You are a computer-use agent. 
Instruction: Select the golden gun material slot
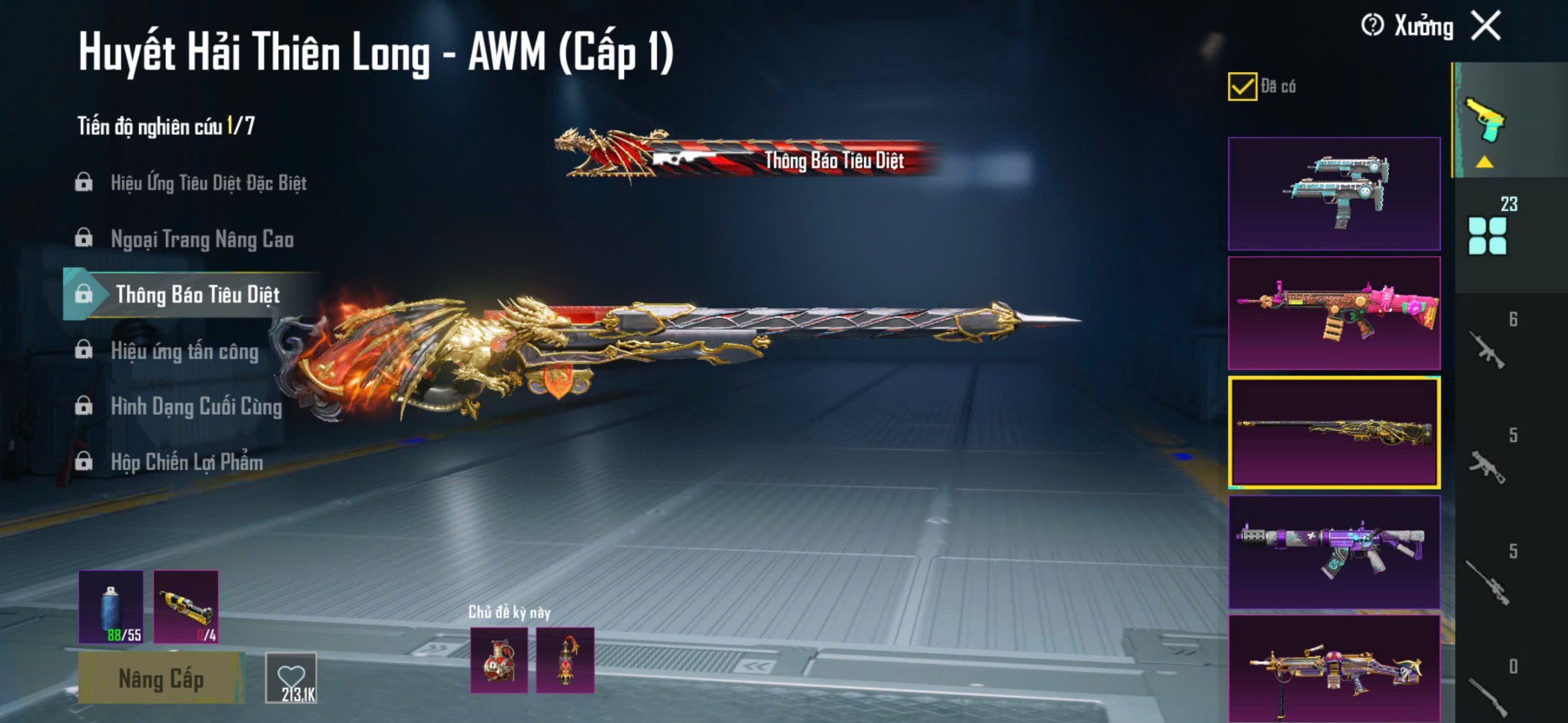click(x=186, y=607)
